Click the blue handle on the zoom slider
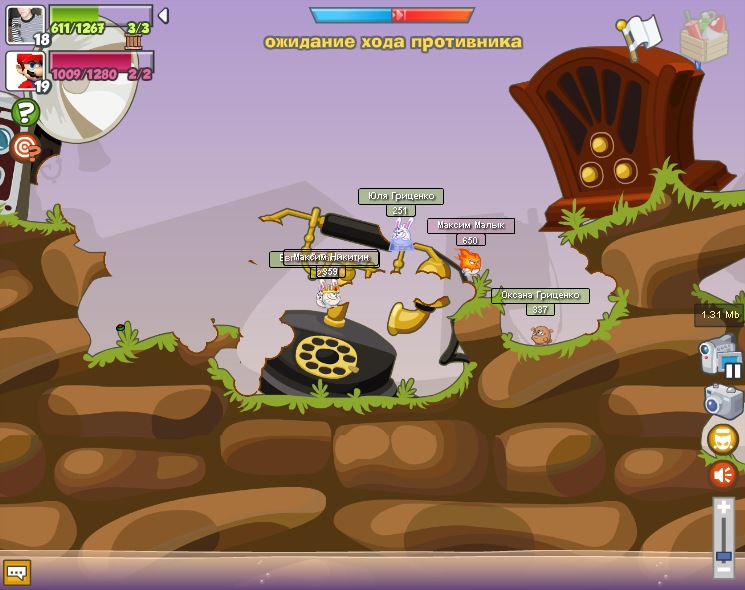The width and height of the screenshot is (745, 590). coord(723,555)
